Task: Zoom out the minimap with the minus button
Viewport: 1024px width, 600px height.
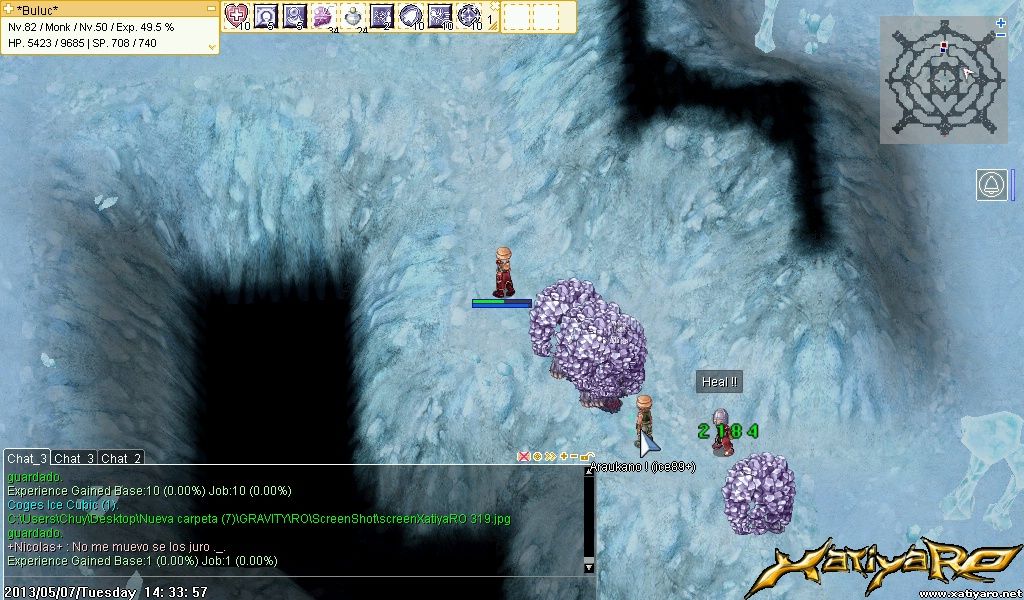Action: [1001, 35]
